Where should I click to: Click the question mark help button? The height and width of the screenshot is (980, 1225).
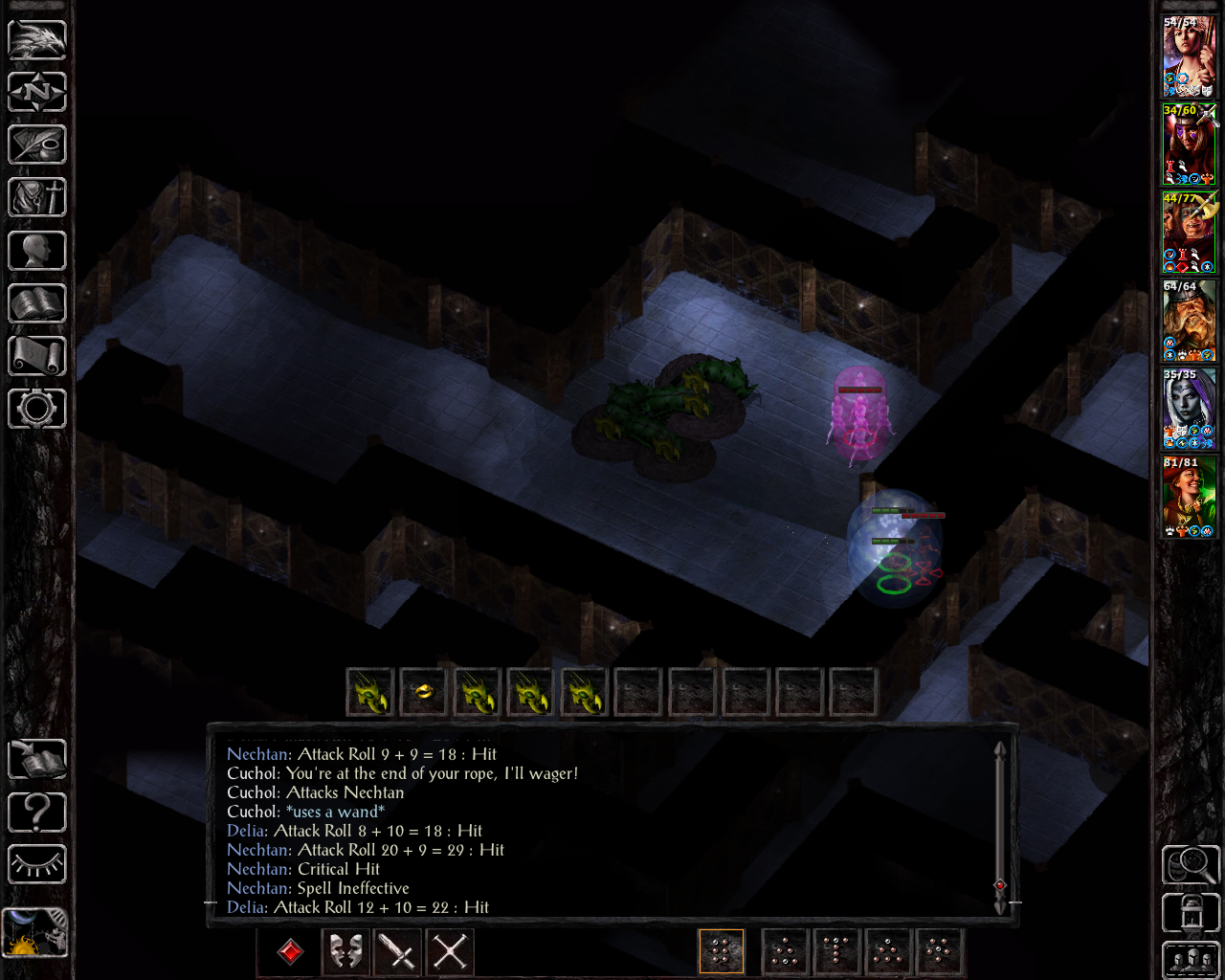[x=37, y=813]
